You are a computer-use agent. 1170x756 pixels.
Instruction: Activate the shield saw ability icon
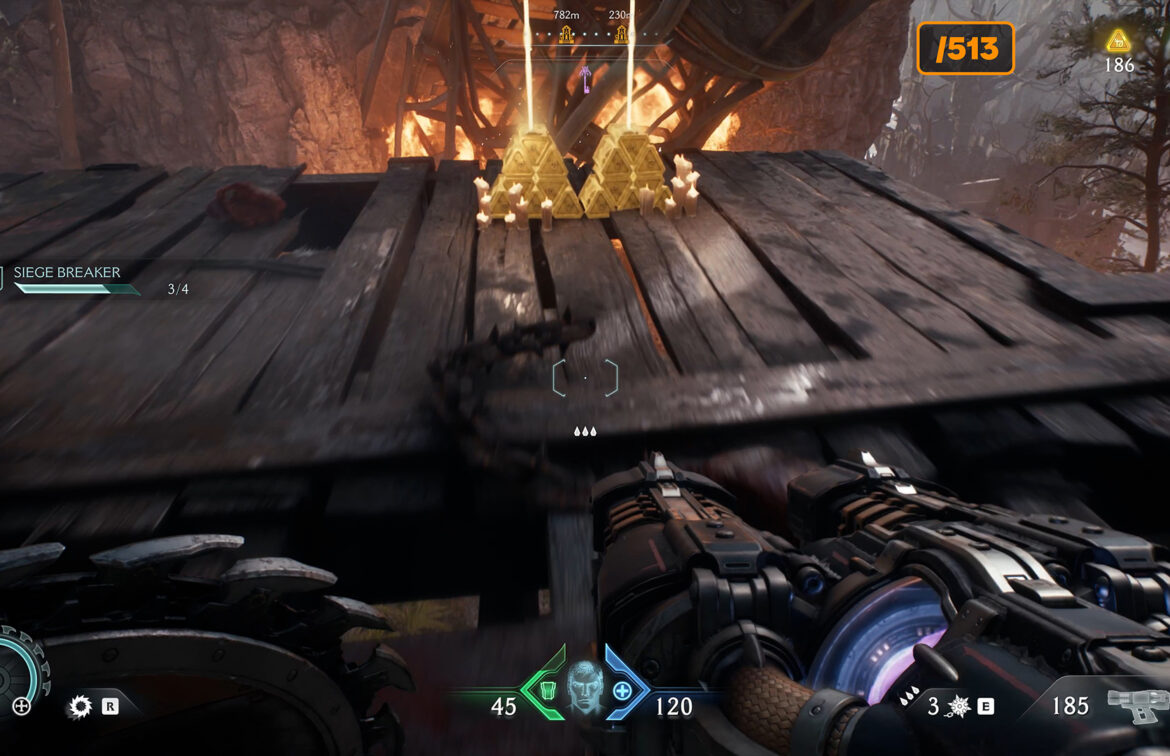(x=80, y=707)
